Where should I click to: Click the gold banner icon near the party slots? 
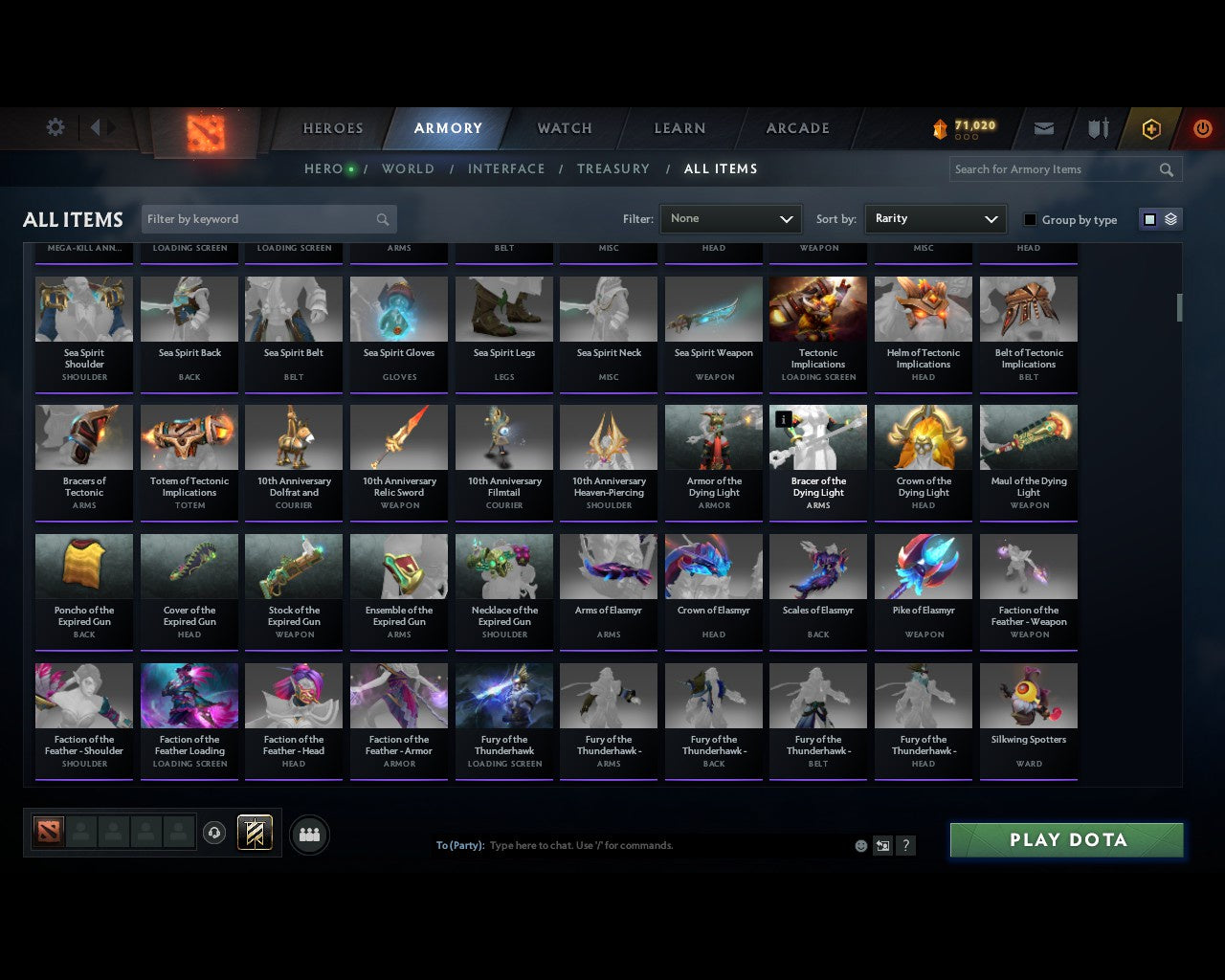tap(256, 833)
